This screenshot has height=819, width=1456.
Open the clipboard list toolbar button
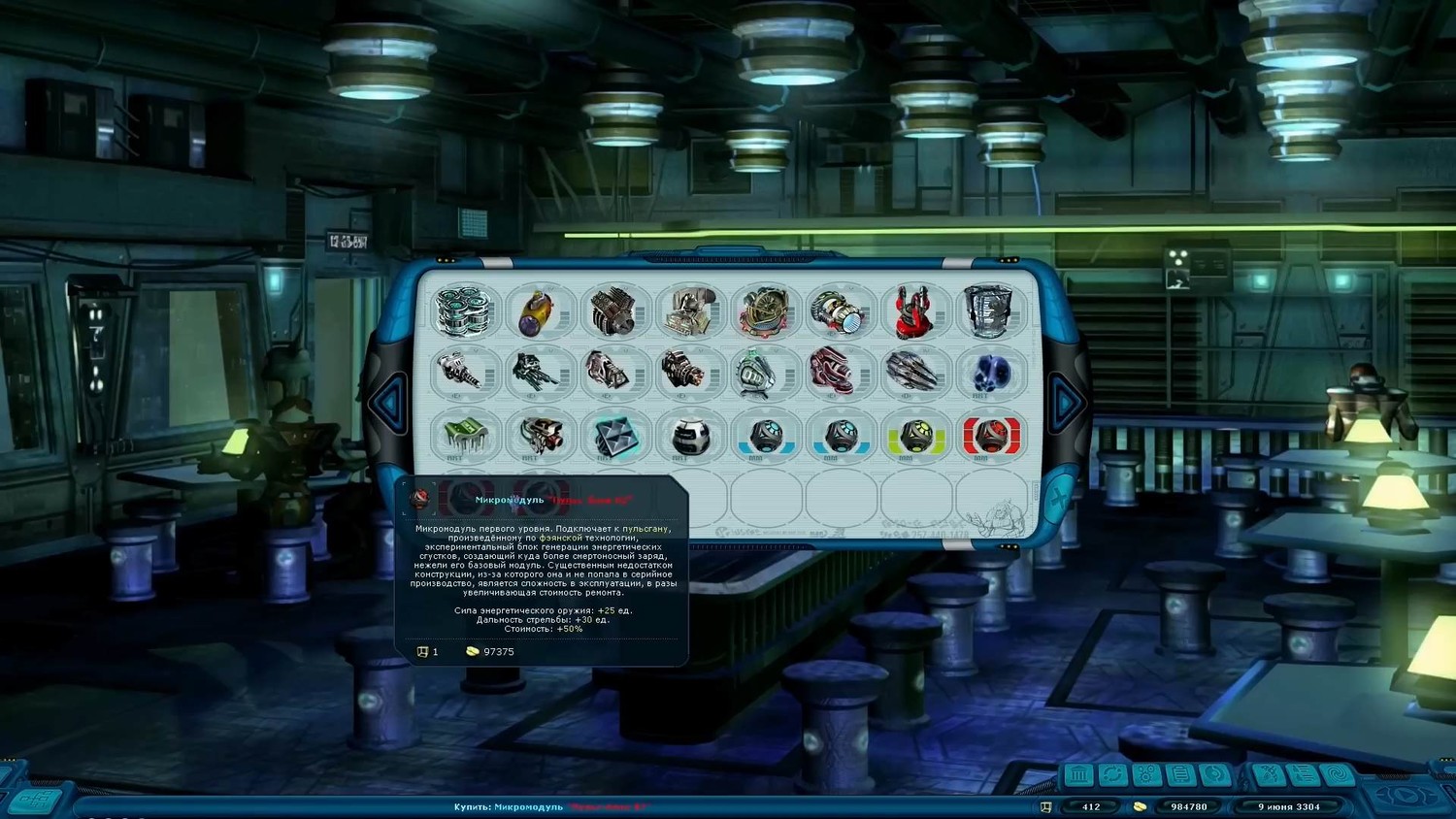pyautogui.click(x=1180, y=774)
